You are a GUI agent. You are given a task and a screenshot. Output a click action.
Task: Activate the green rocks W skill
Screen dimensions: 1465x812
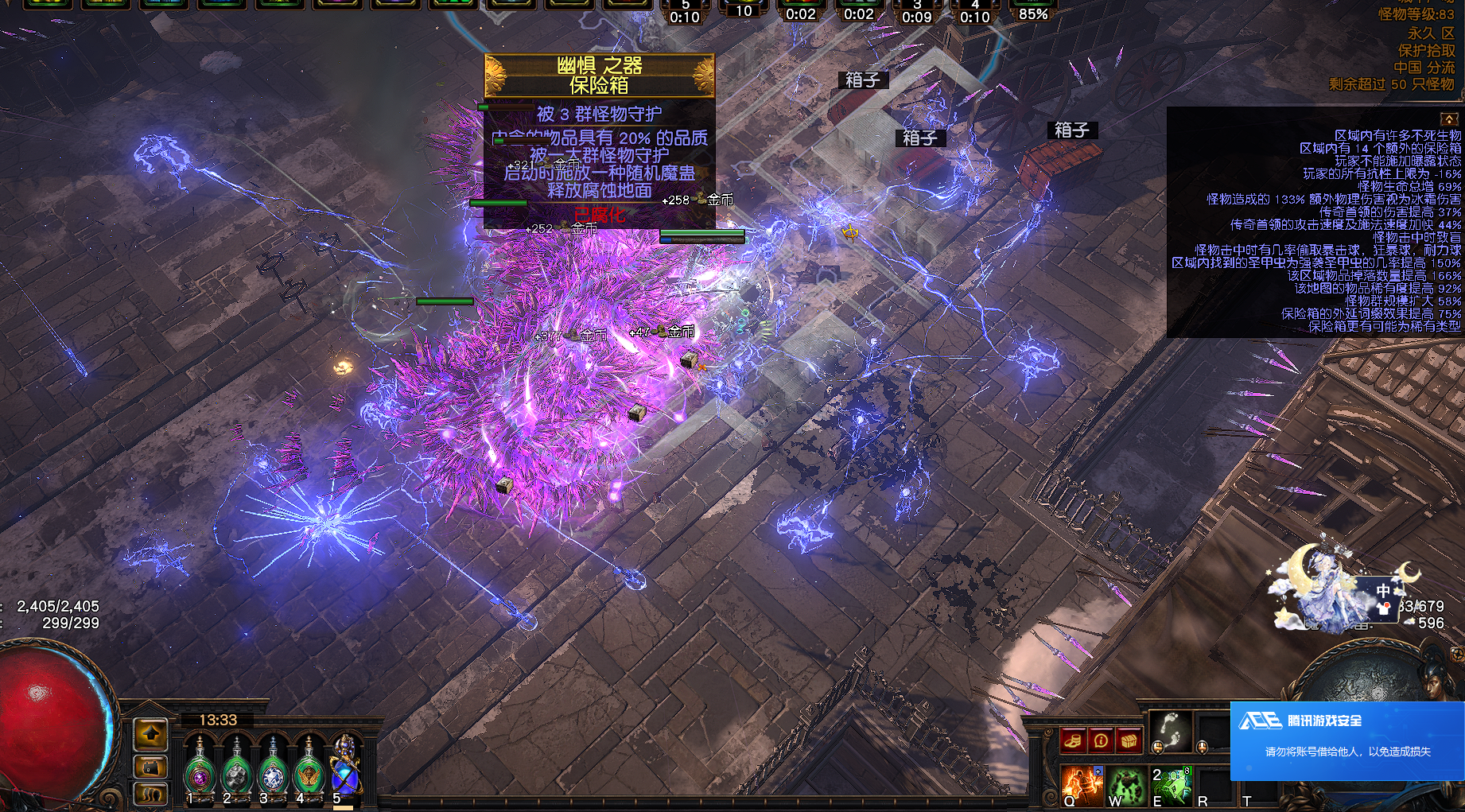coord(1125,783)
